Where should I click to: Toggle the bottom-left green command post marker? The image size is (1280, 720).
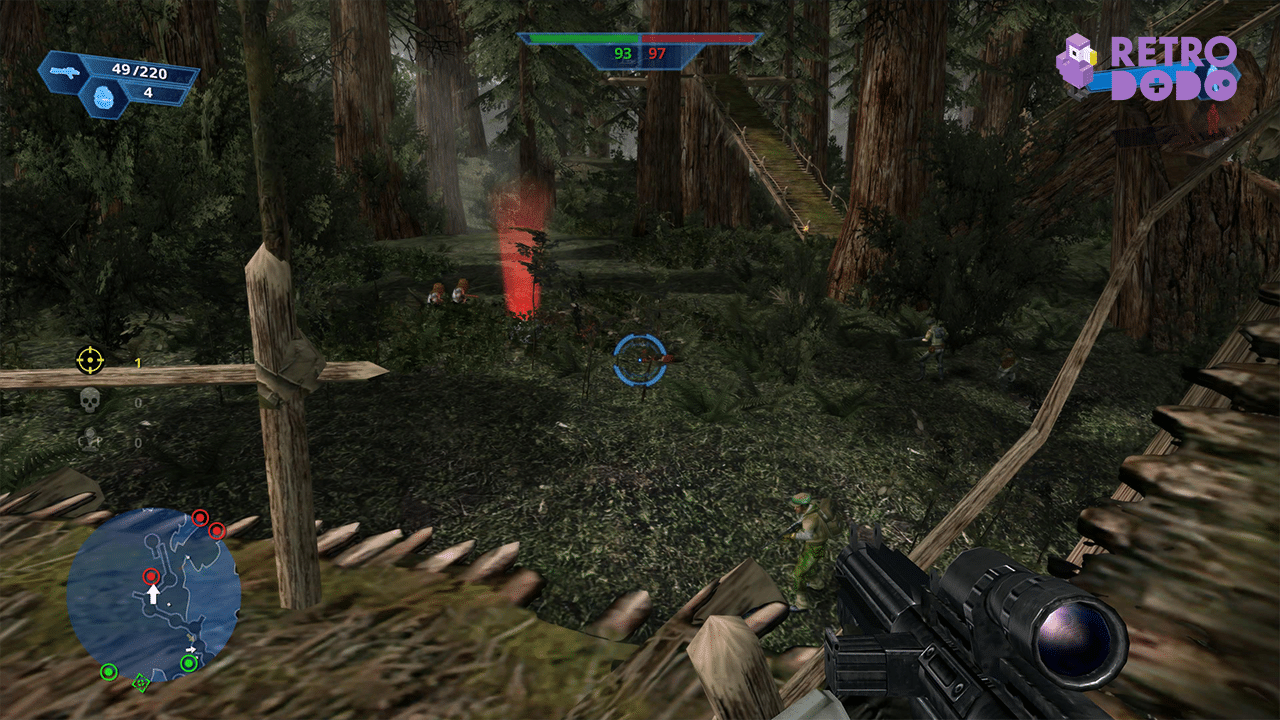(x=109, y=671)
